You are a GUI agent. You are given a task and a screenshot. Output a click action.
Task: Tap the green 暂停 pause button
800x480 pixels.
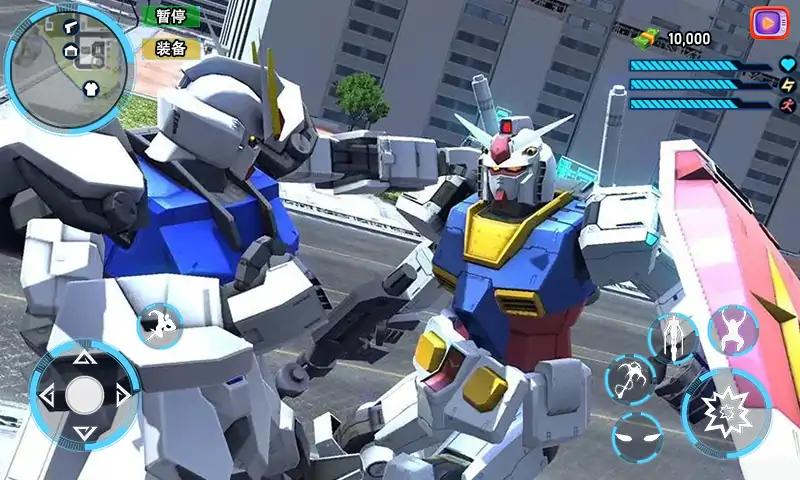click(x=170, y=16)
